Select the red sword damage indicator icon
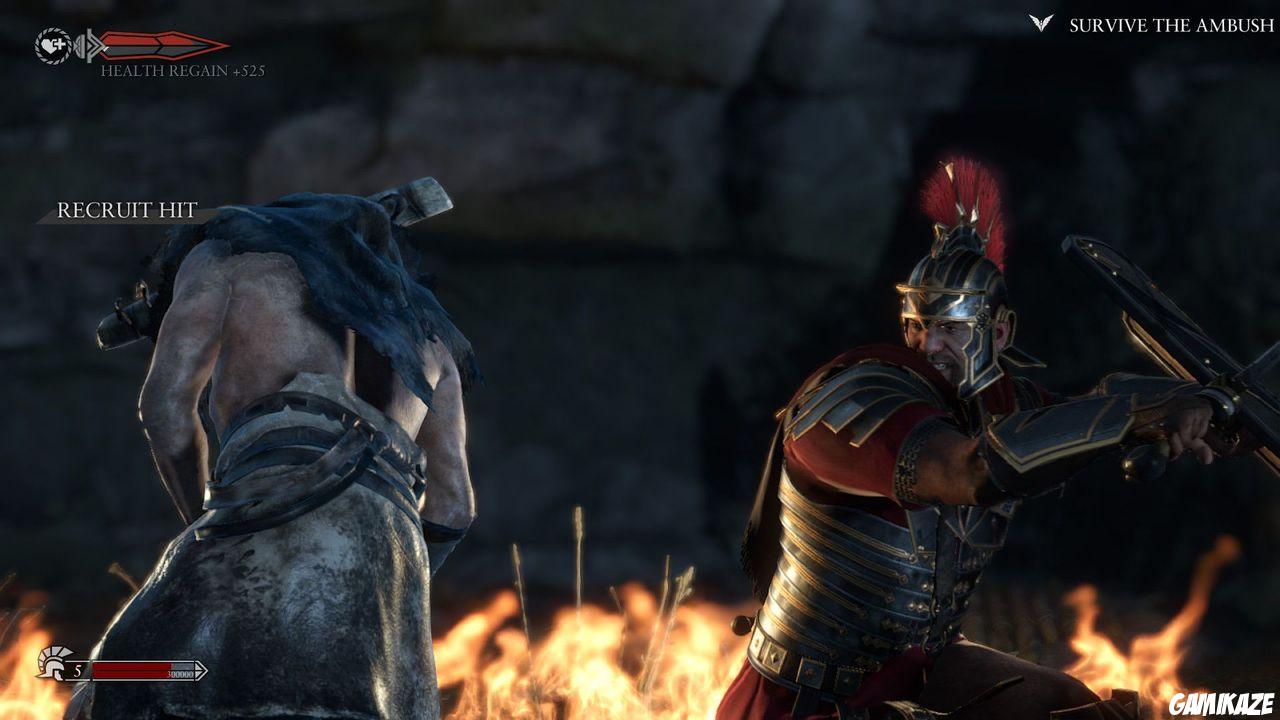Image resolution: width=1280 pixels, height=720 pixels. click(165, 45)
